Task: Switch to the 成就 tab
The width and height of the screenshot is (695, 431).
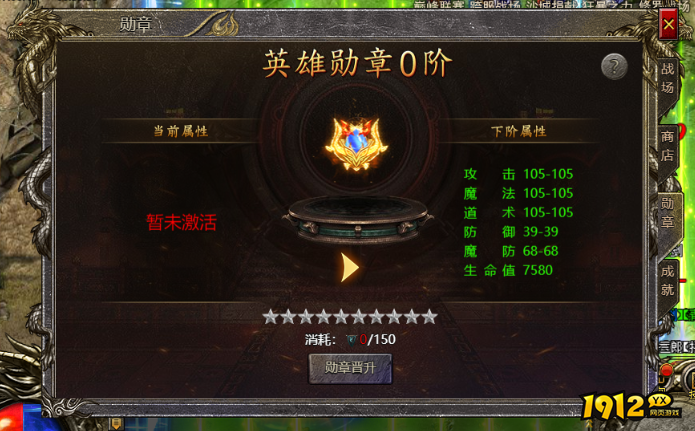Action: pos(667,281)
